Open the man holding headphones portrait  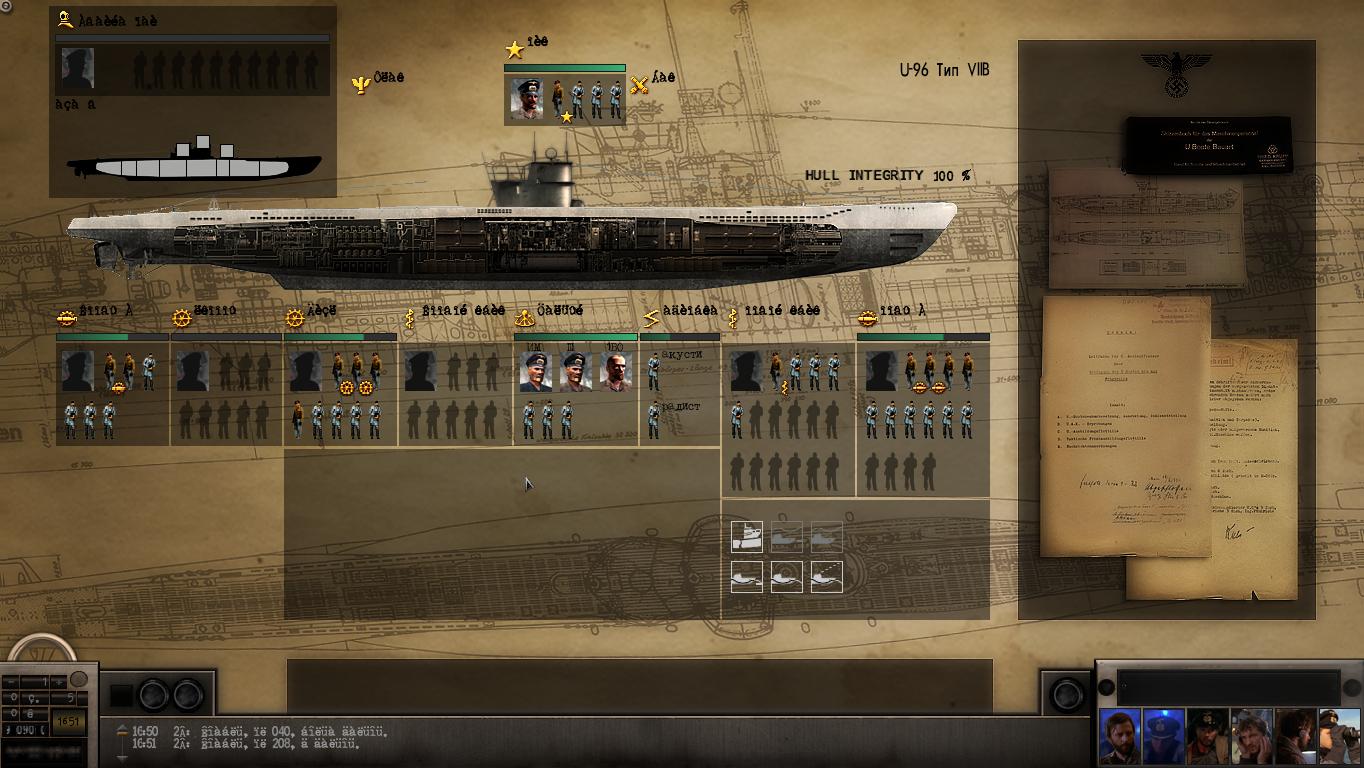pyautogui.click(x=1251, y=737)
